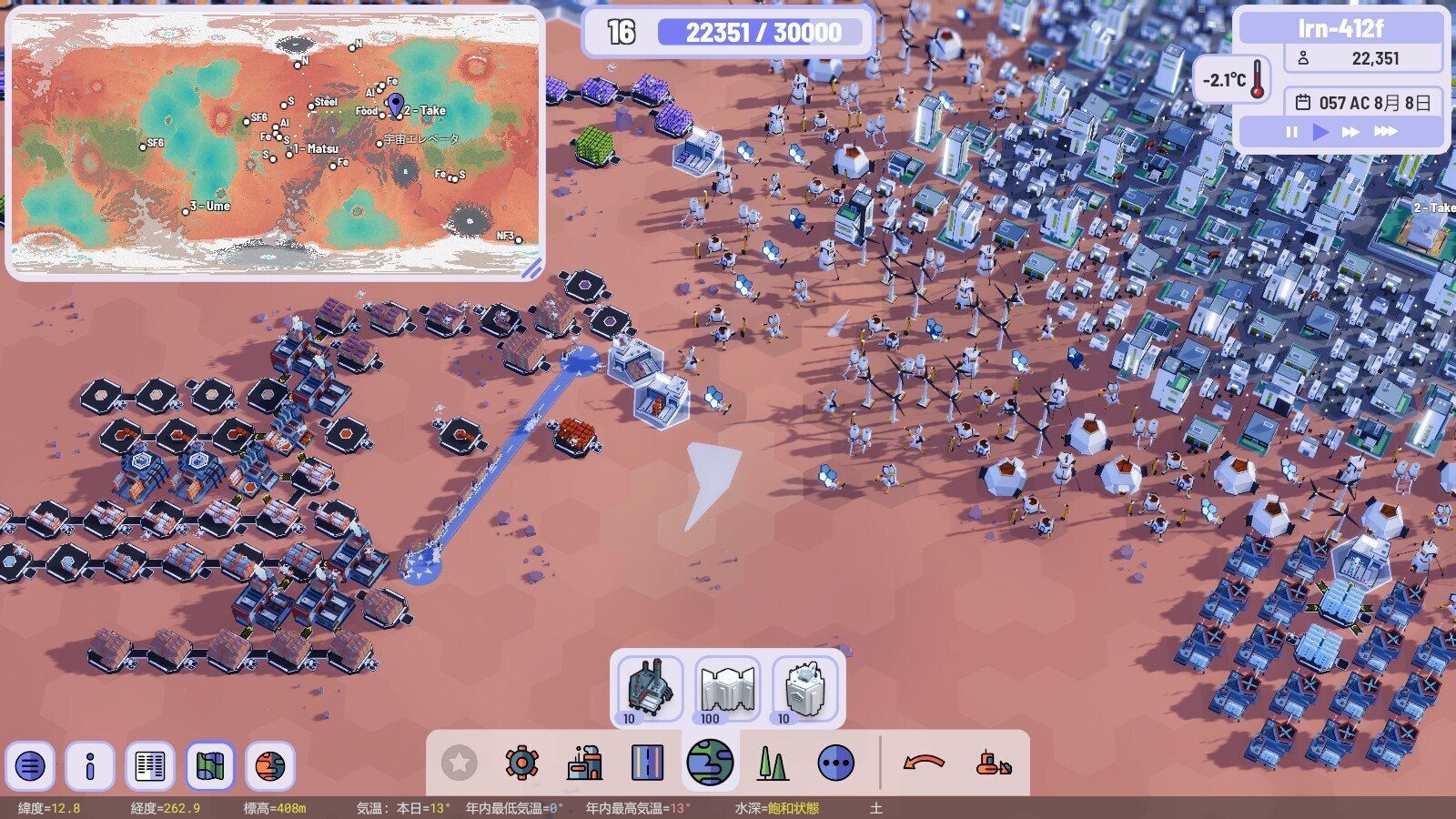
Task: Select the smokestack factory building option
Action: pos(650,688)
